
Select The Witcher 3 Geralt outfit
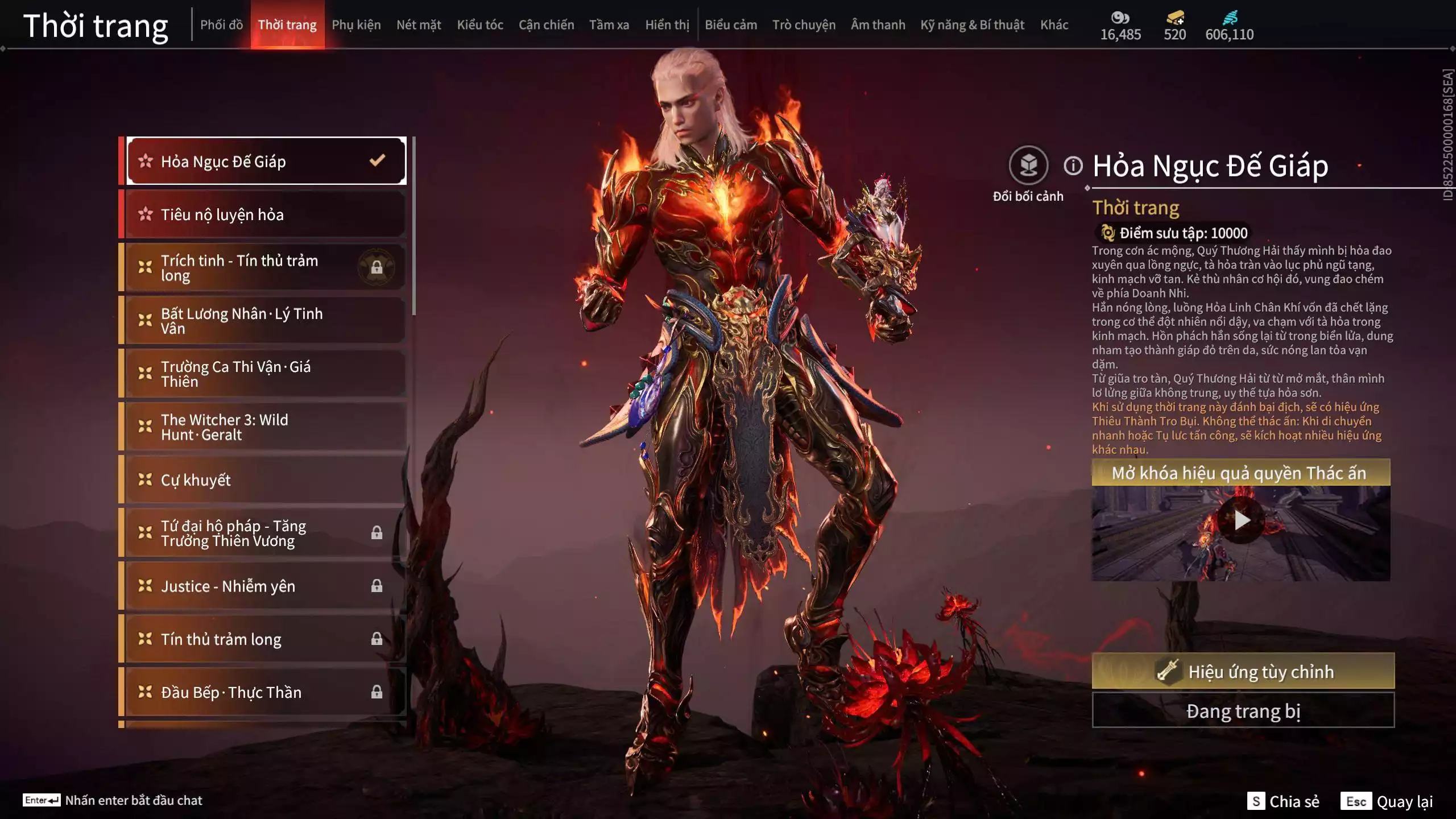265,427
